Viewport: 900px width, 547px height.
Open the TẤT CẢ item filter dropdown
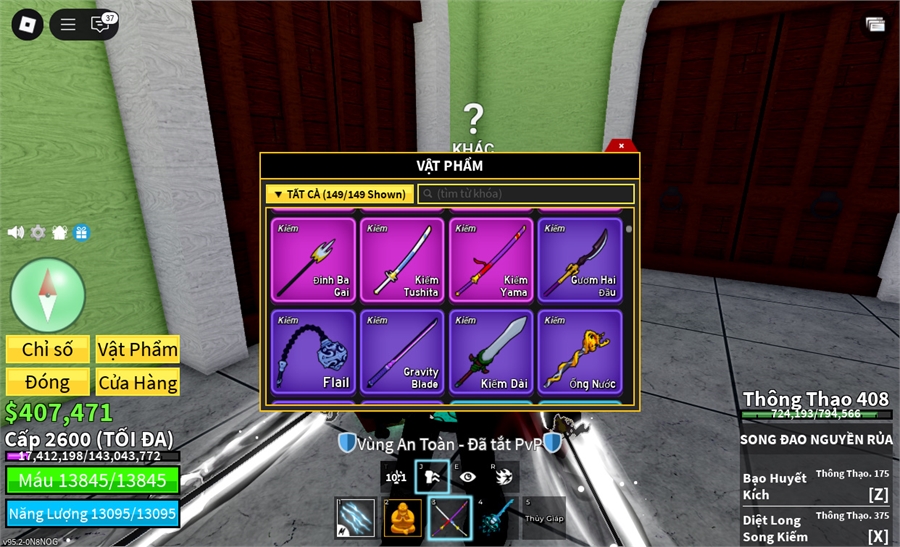[339, 194]
